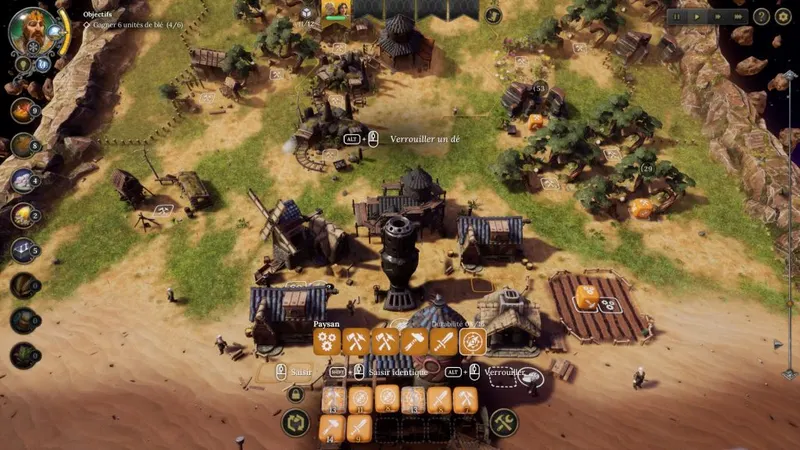Select the hero portrait card at top
The image size is (800, 450).
pos(335,9)
